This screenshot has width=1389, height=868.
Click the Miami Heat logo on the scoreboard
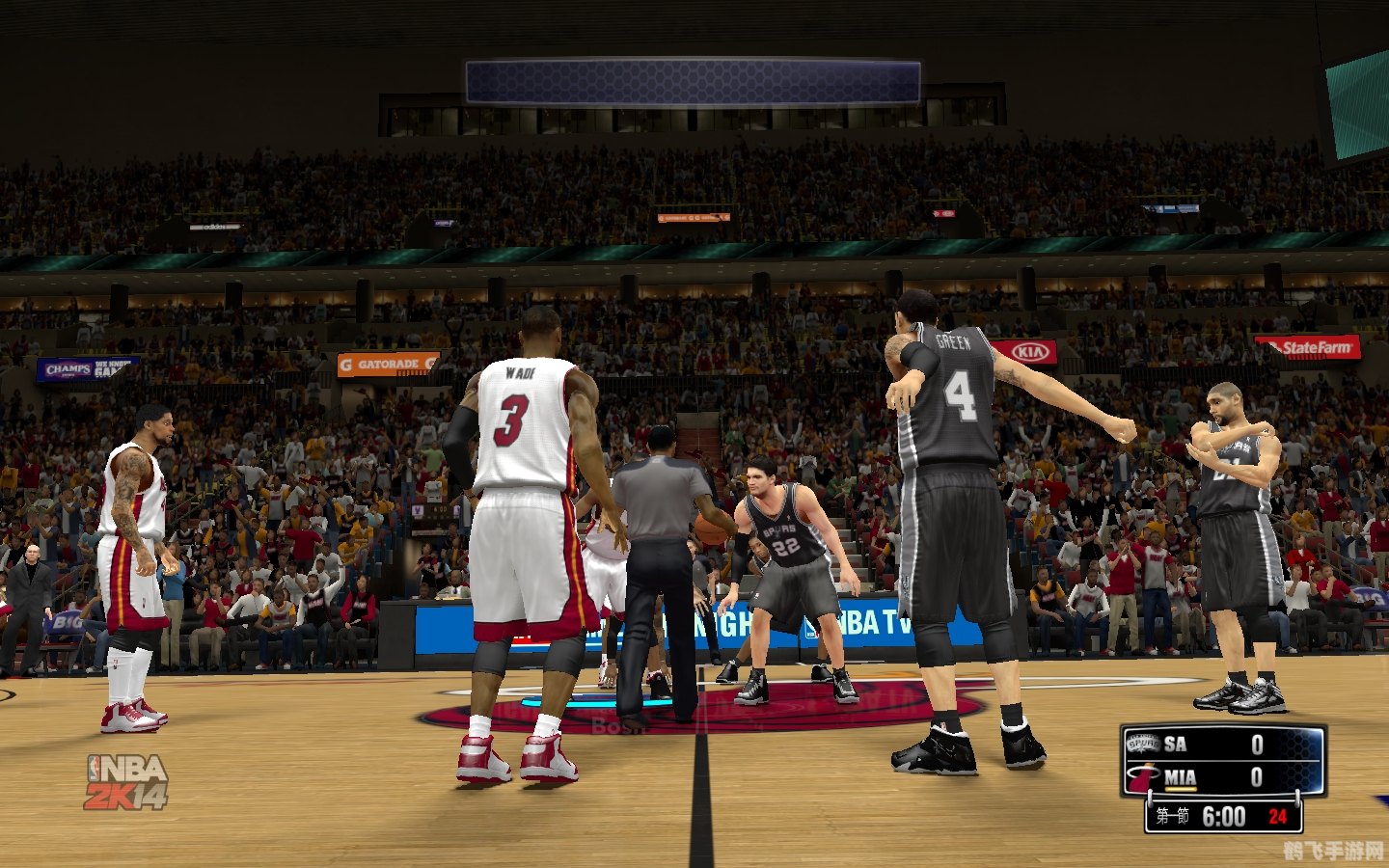(x=1141, y=774)
